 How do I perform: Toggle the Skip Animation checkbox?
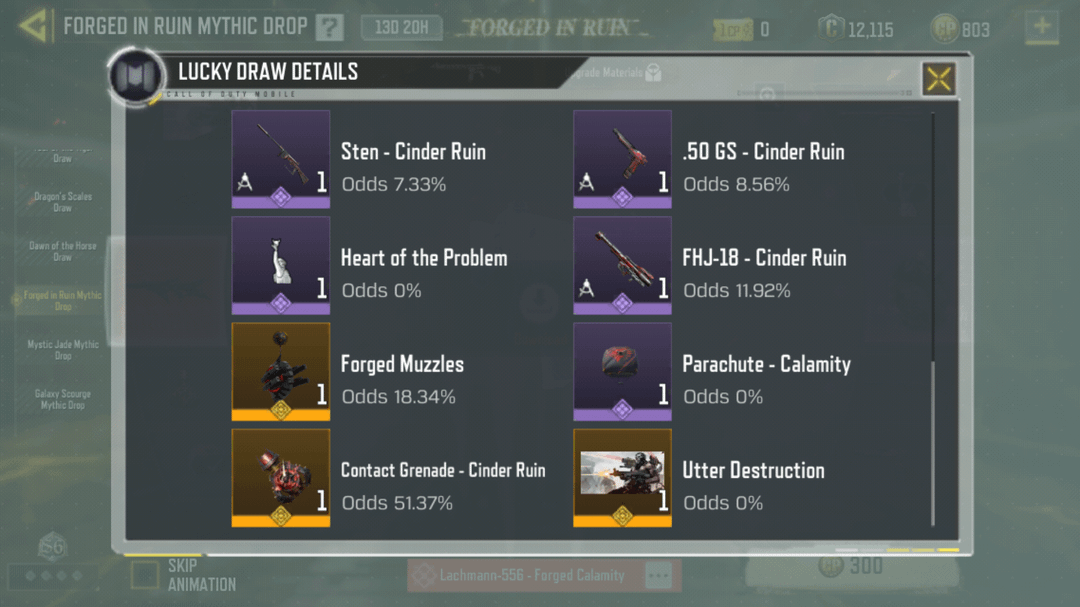[145, 575]
